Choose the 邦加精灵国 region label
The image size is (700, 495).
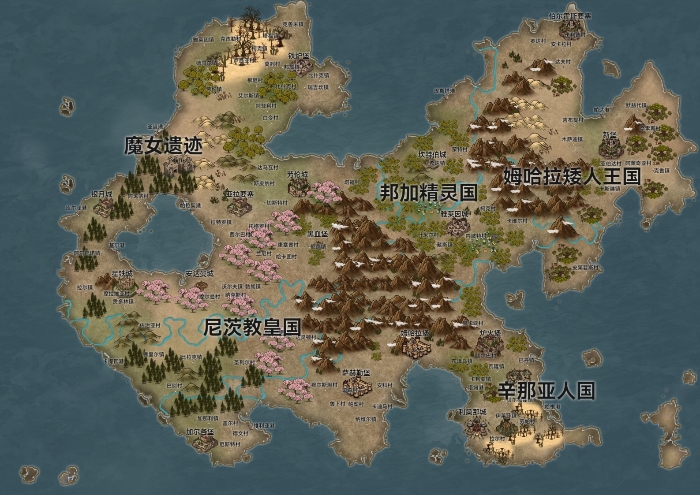[427, 193]
